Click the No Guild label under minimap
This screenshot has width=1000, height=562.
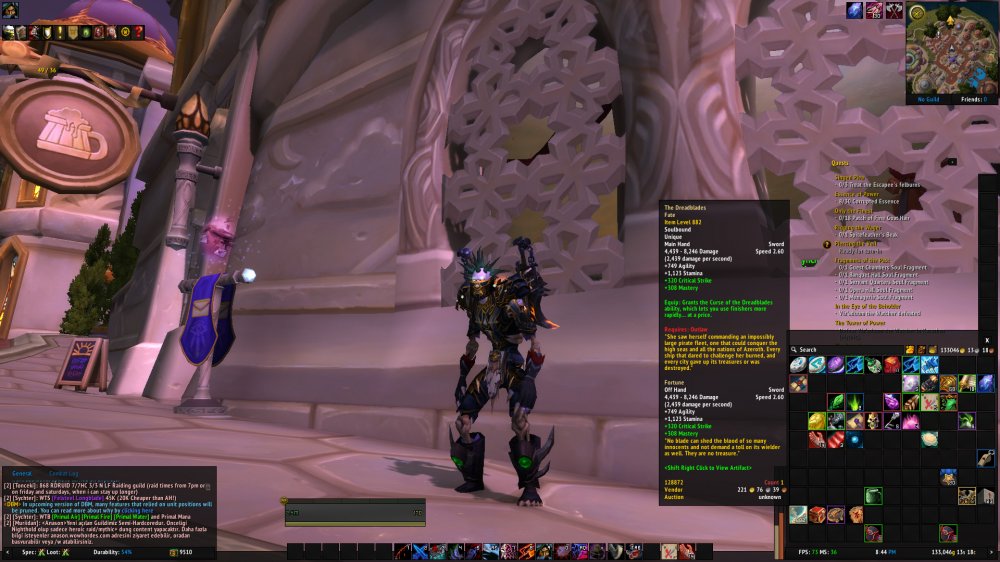pos(927,100)
